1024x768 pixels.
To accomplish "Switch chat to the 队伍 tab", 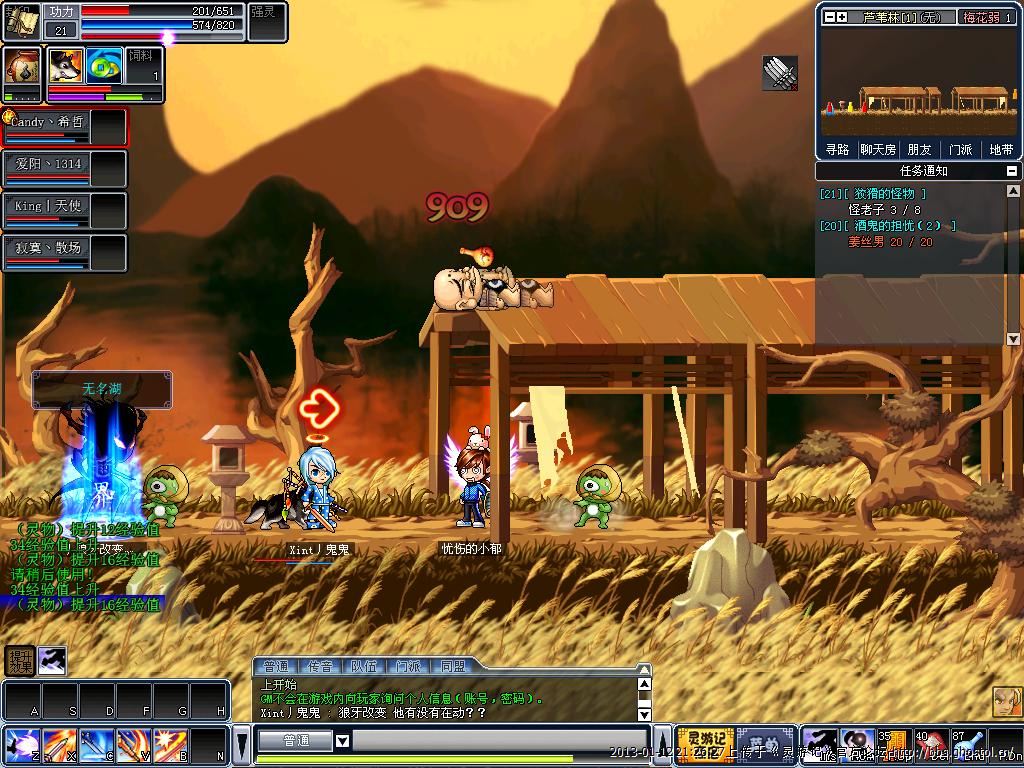I will [x=364, y=666].
